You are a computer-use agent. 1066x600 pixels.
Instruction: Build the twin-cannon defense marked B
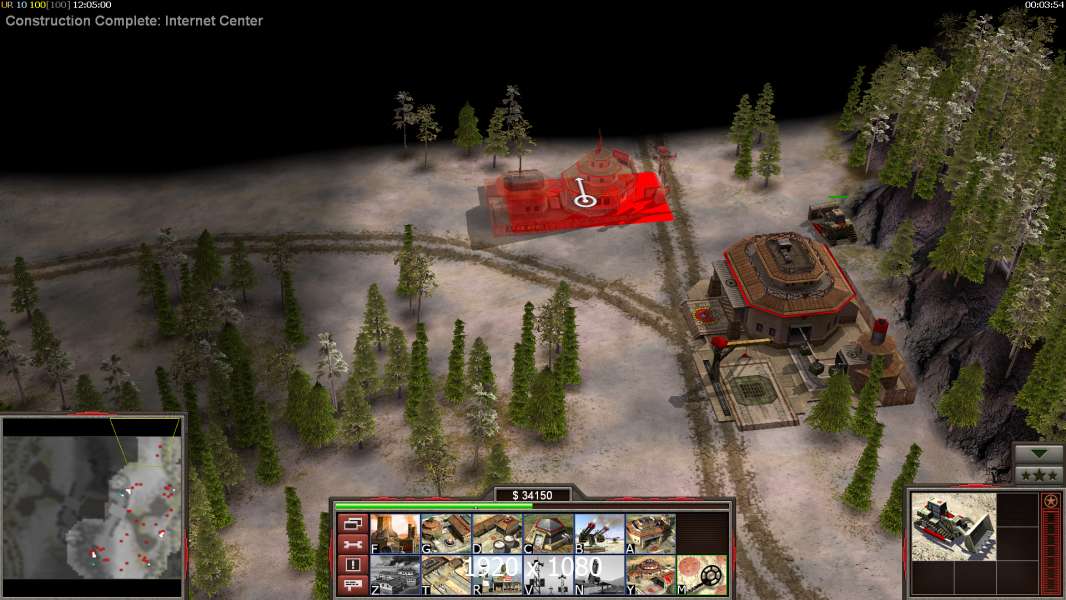(599, 534)
